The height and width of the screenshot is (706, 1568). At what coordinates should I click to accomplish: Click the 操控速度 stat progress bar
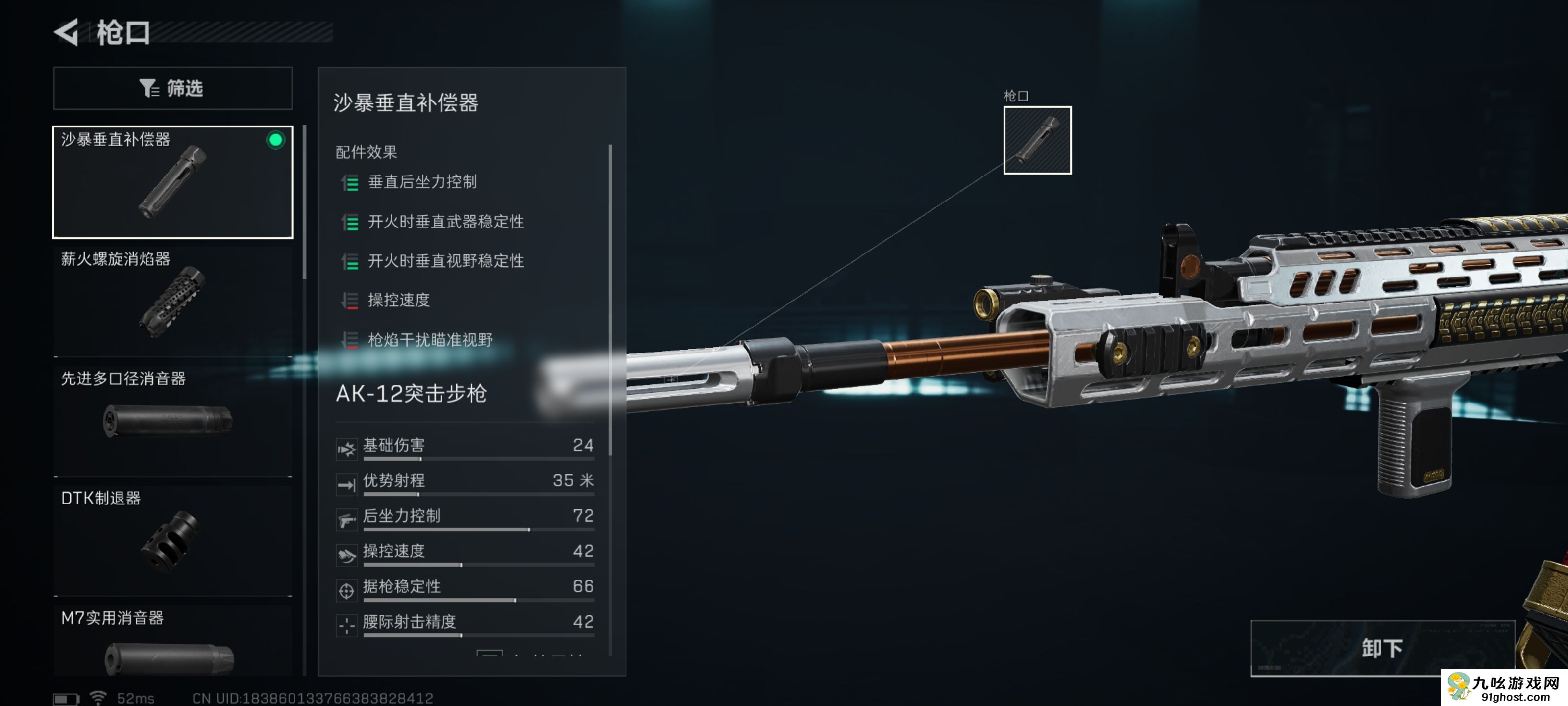478,565
